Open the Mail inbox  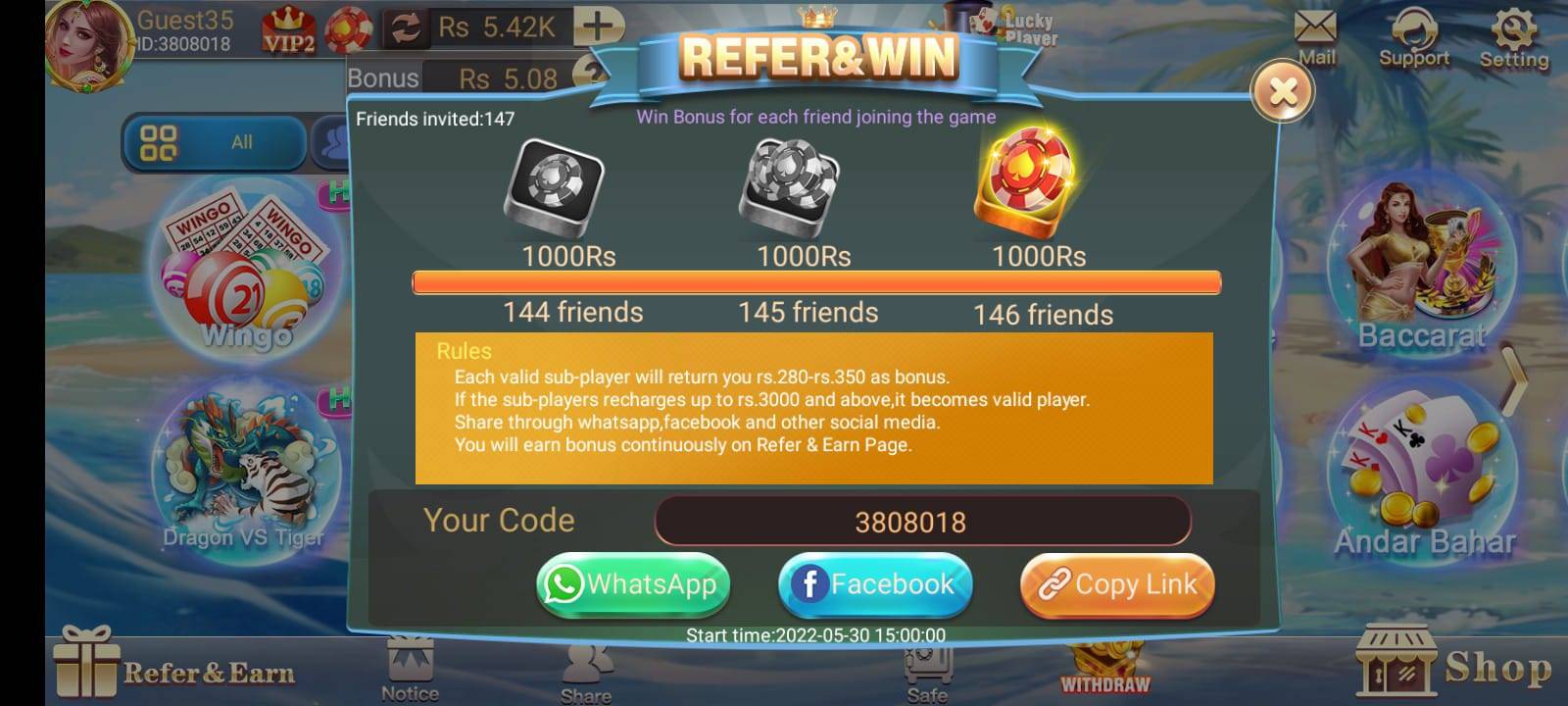(x=1315, y=36)
